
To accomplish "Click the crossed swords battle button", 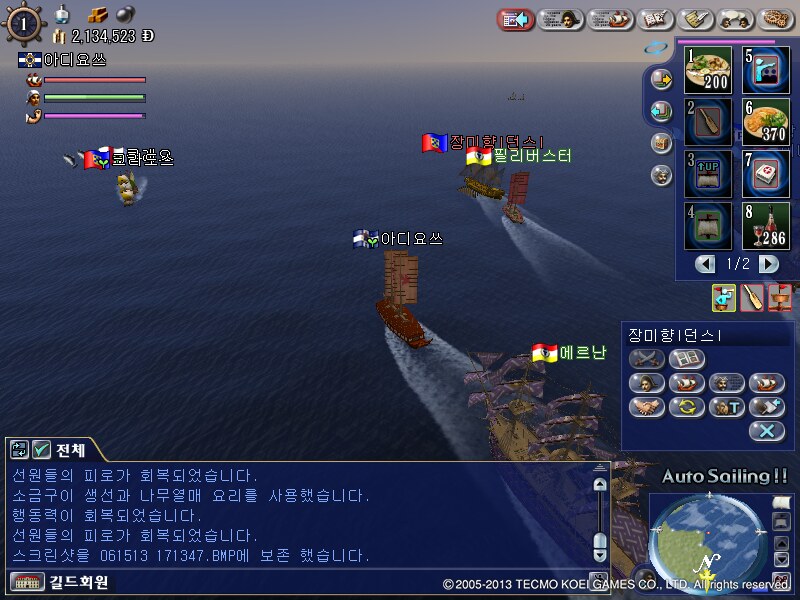I will tap(647, 358).
